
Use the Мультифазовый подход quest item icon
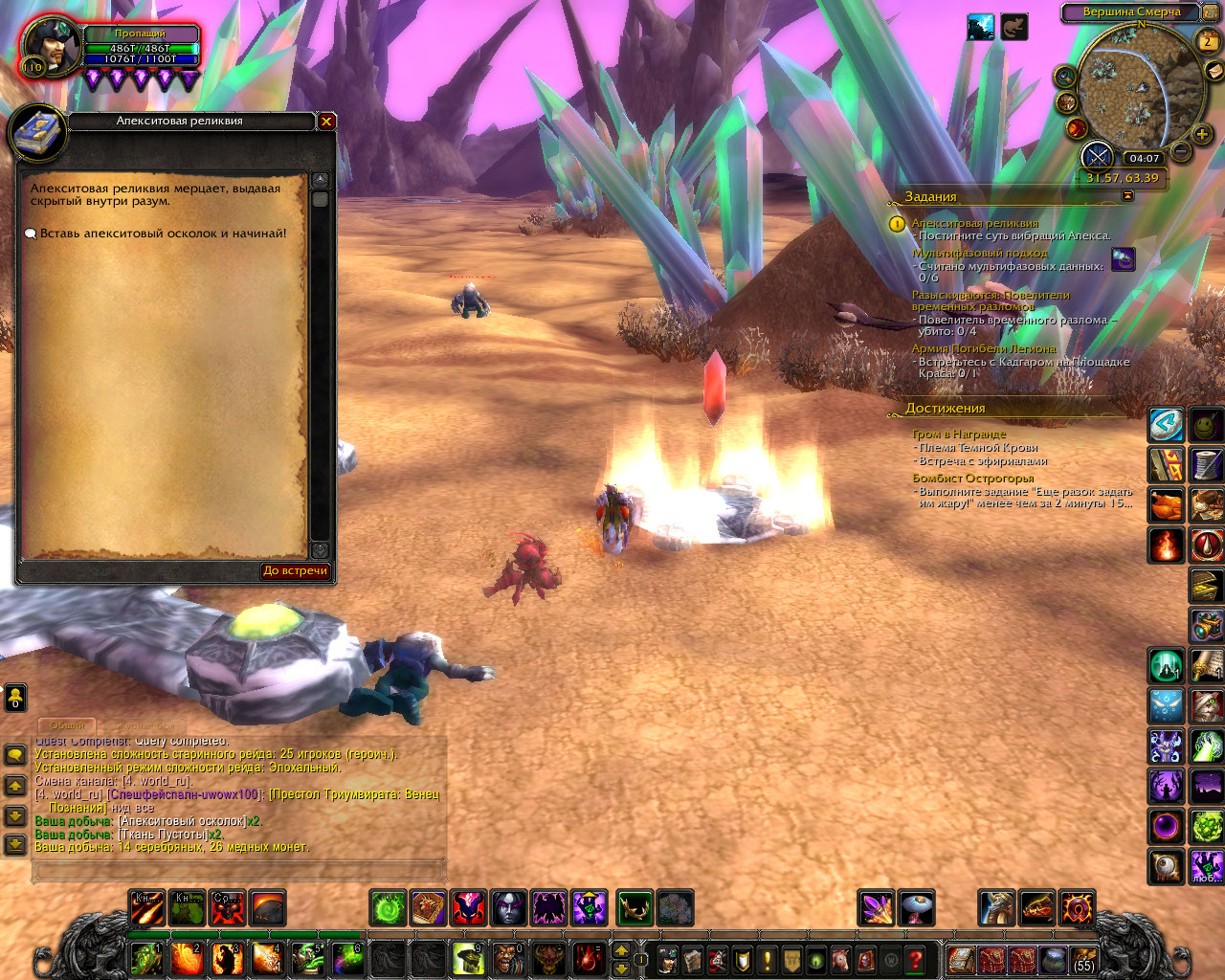(1123, 259)
